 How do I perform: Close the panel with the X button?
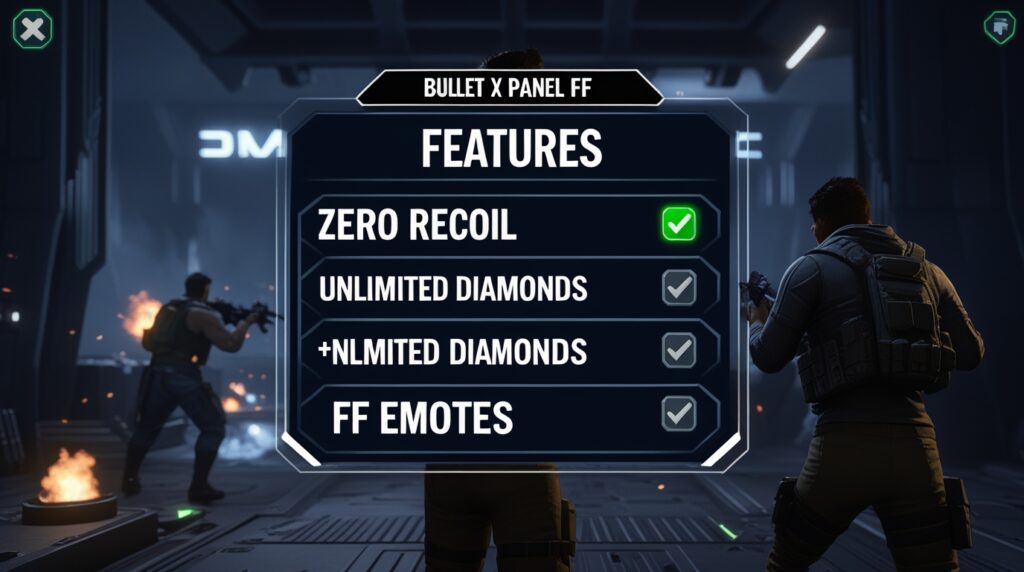pyautogui.click(x=32, y=29)
